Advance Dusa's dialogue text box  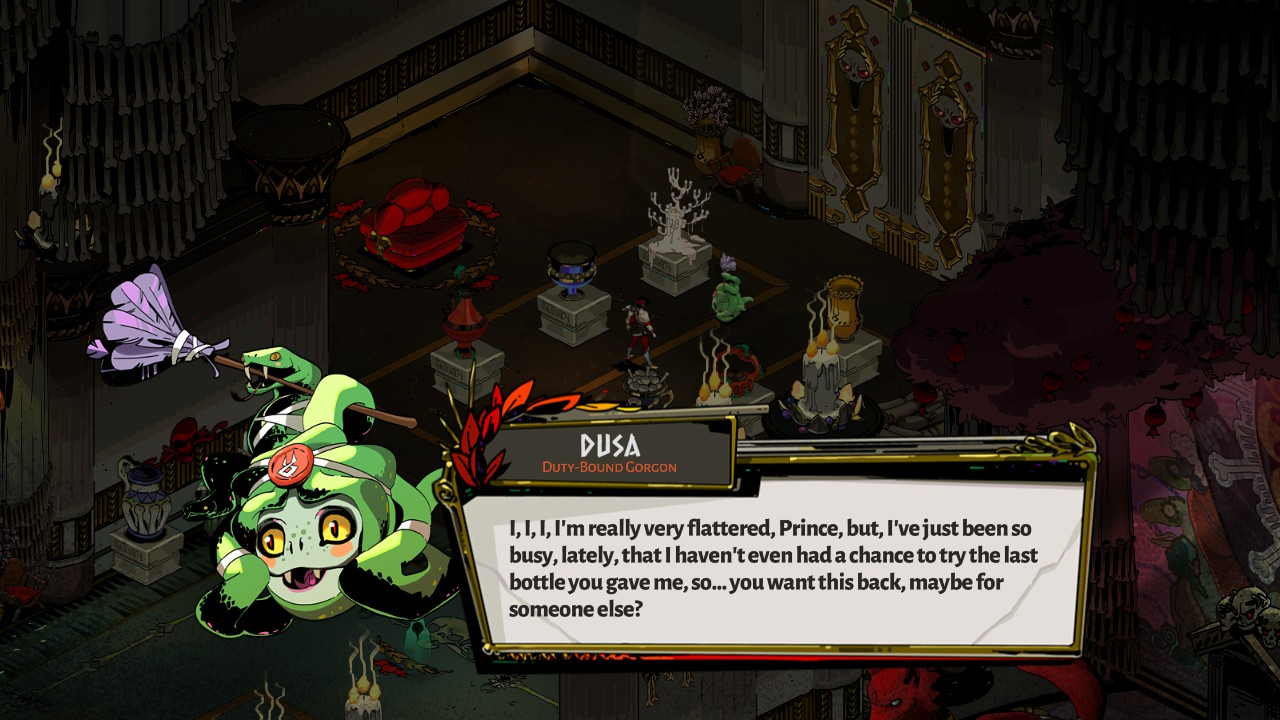click(x=770, y=567)
